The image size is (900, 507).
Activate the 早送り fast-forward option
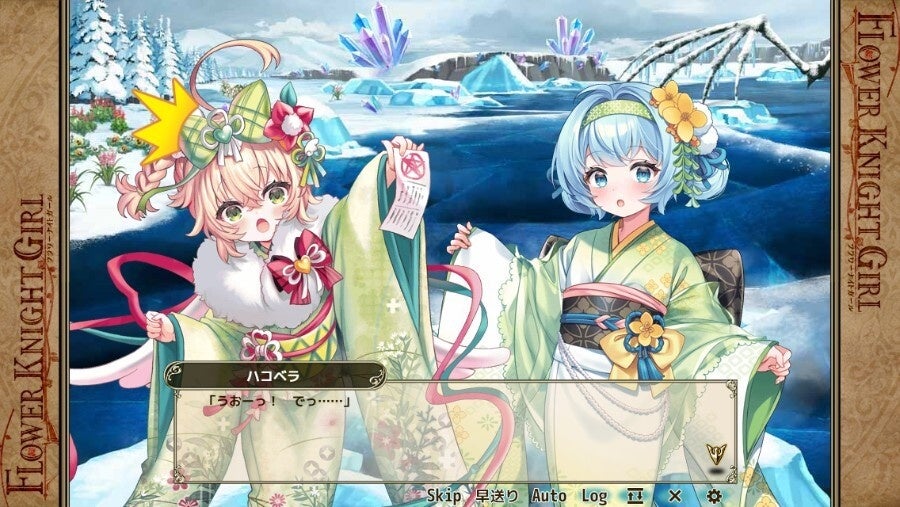(x=497, y=495)
